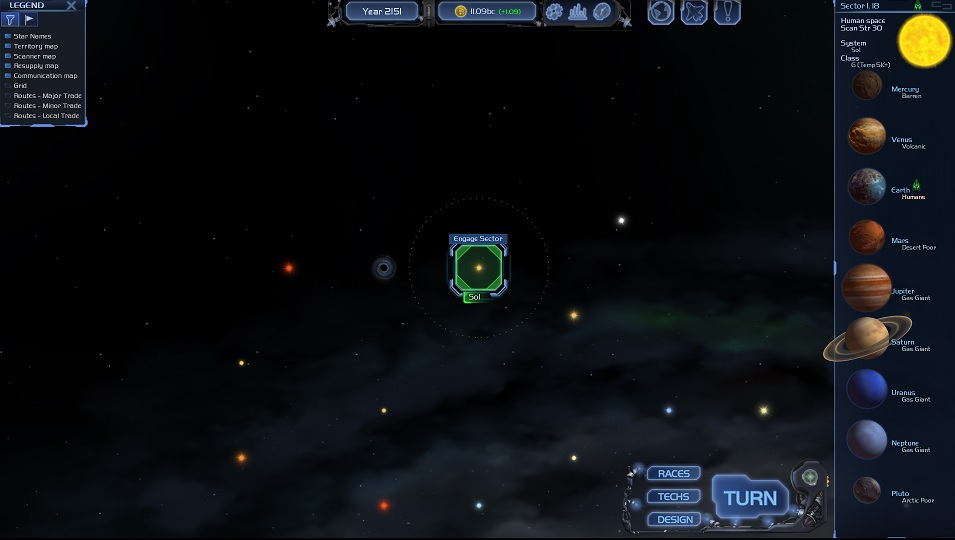Open the fleet jet icon in top bar
This screenshot has height=540, width=955.
pyautogui.click(x=693, y=12)
